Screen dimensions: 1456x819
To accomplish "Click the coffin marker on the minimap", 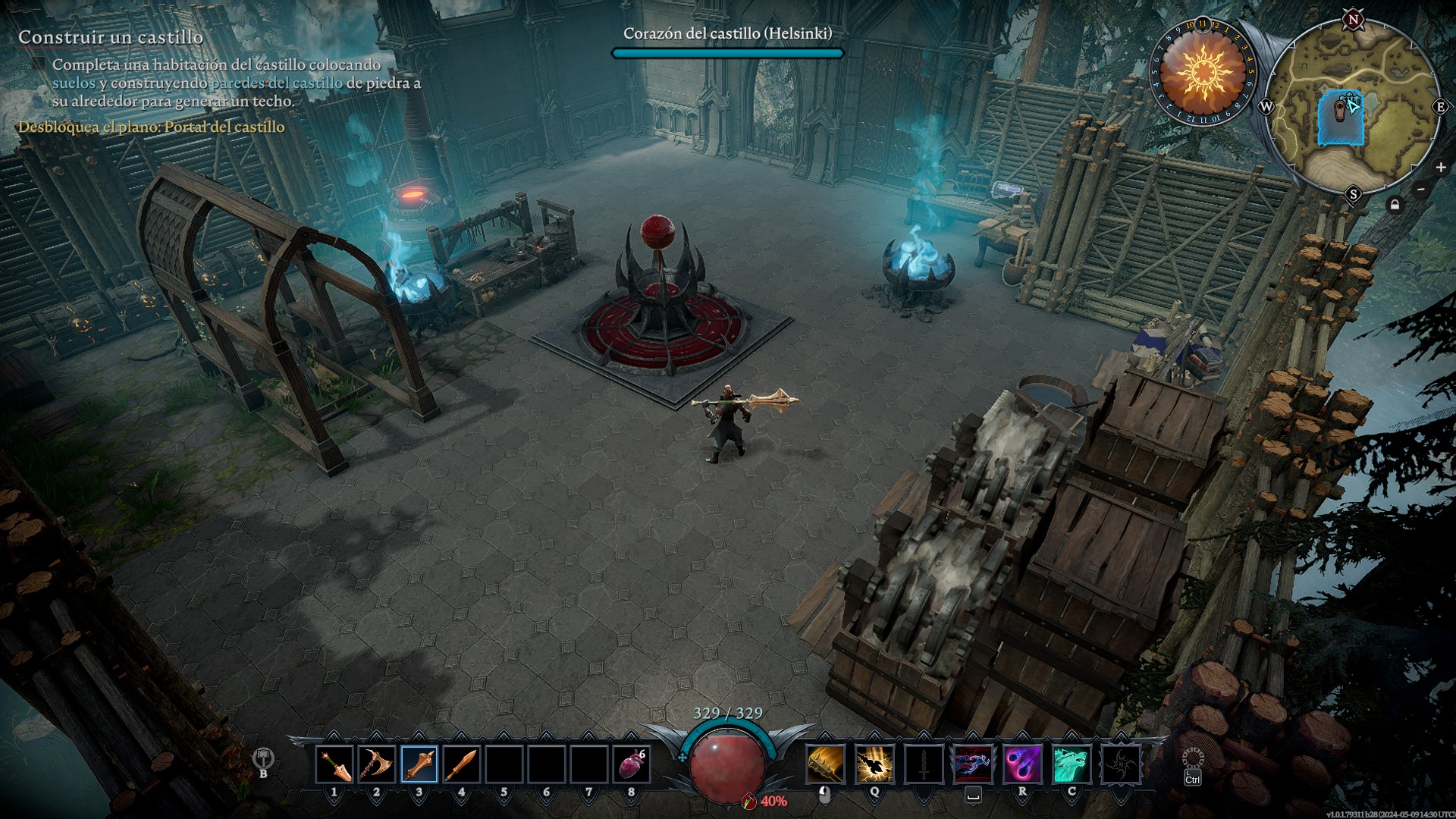I will pos(1339,111).
